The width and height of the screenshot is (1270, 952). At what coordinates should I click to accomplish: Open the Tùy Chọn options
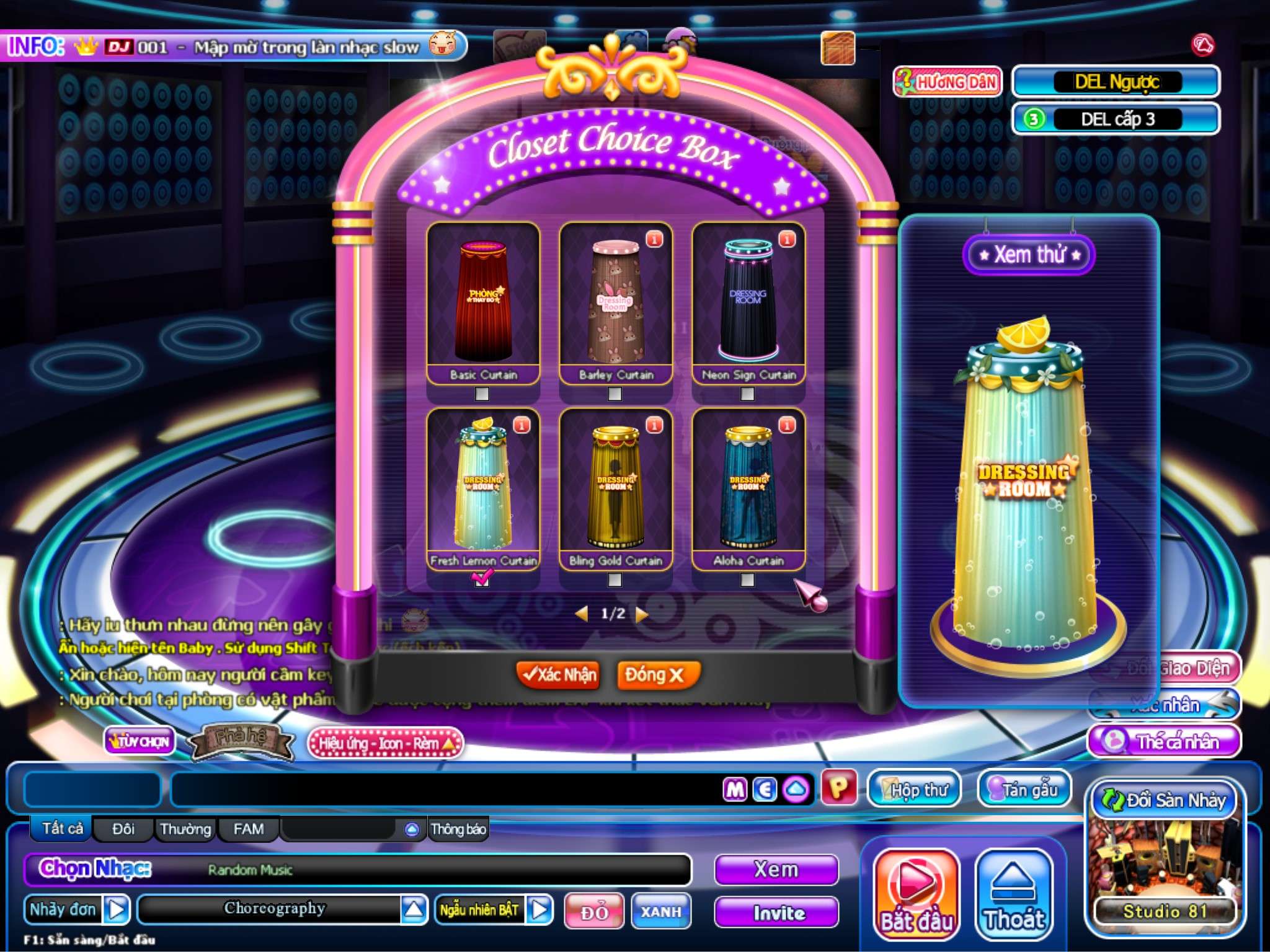(140, 741)
